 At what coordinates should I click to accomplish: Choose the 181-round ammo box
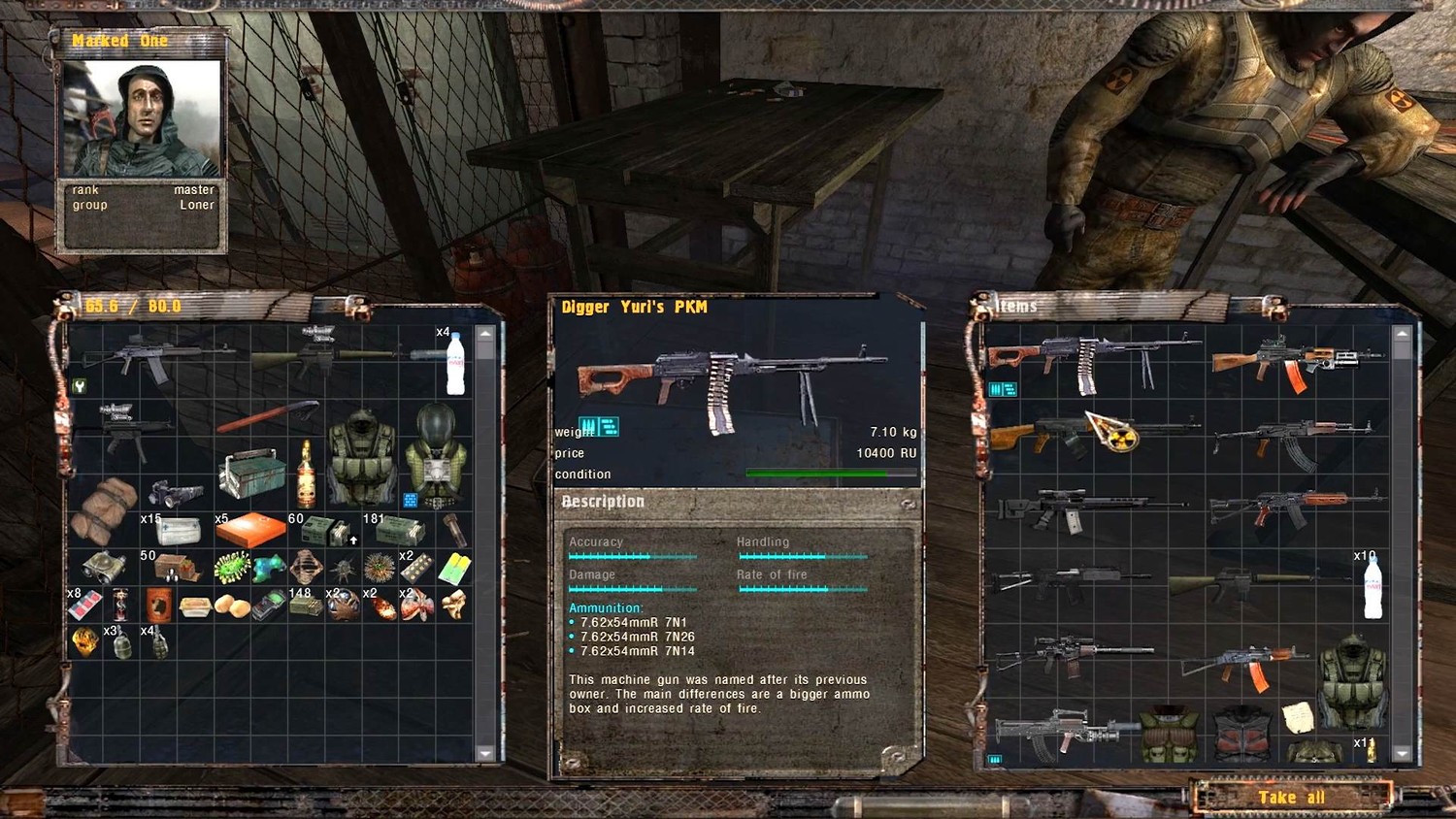[x=399, y=531]
